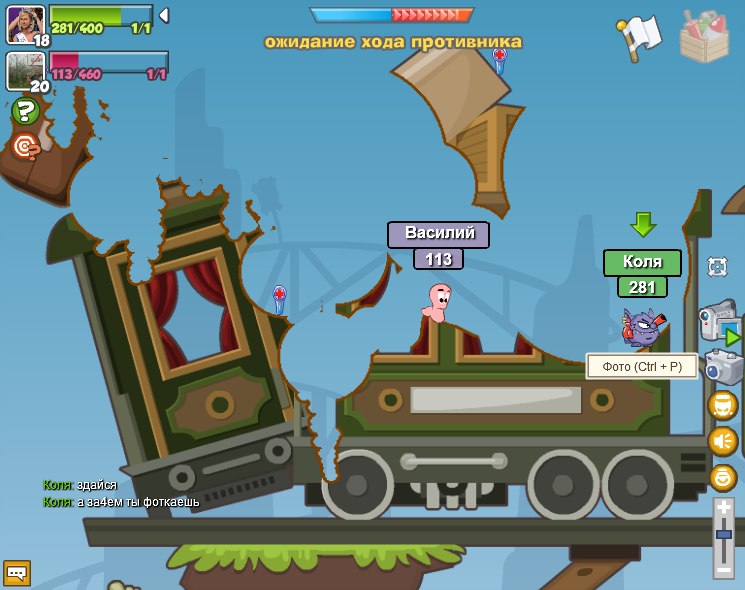745x590 pixels.
Task: Zoom out with the minus button
Action: tap(724, 569)
